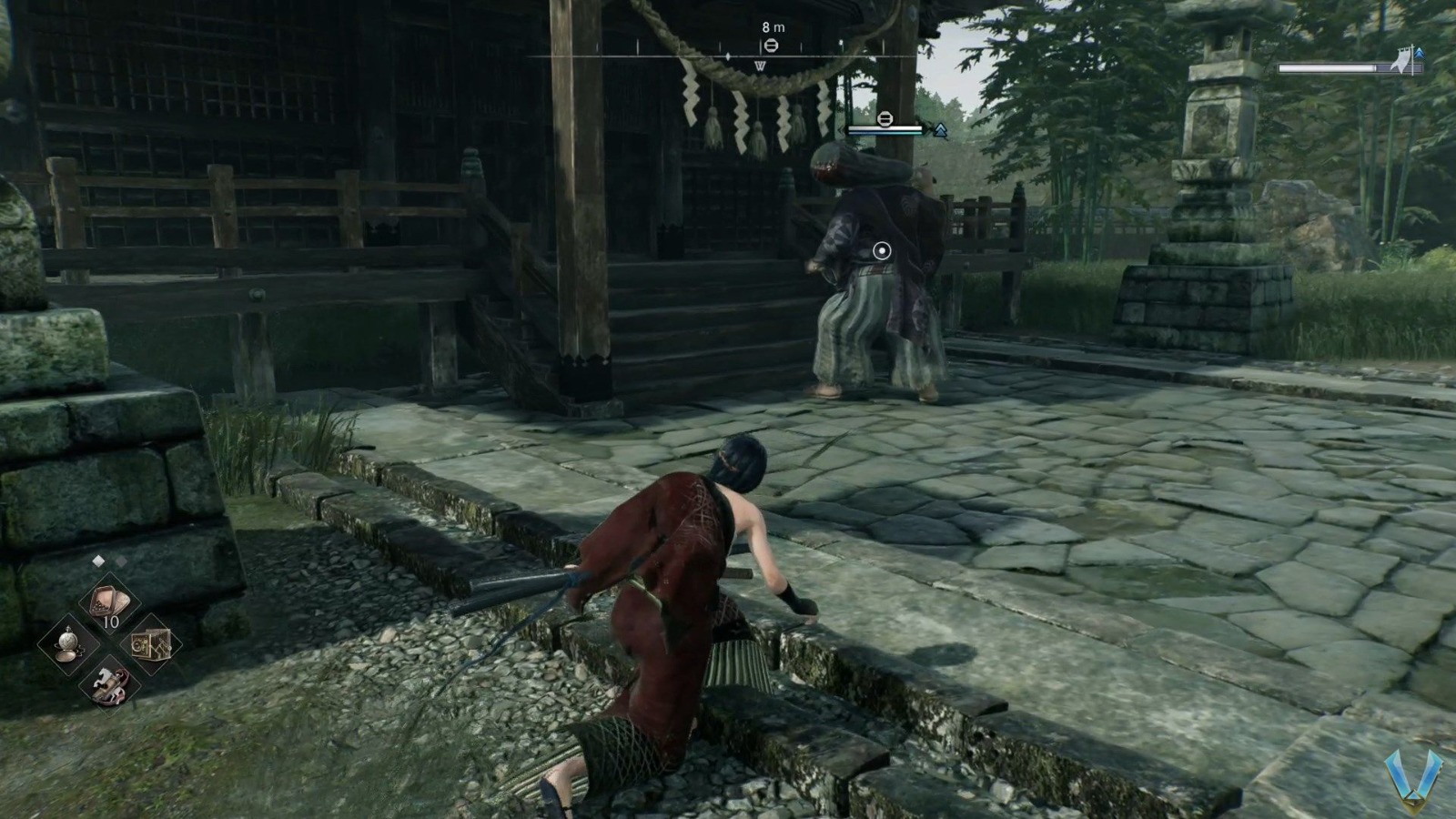1456x819 pixels.
Task: Click the blue chevron near the player health bar
Action: coord(1420,54)
